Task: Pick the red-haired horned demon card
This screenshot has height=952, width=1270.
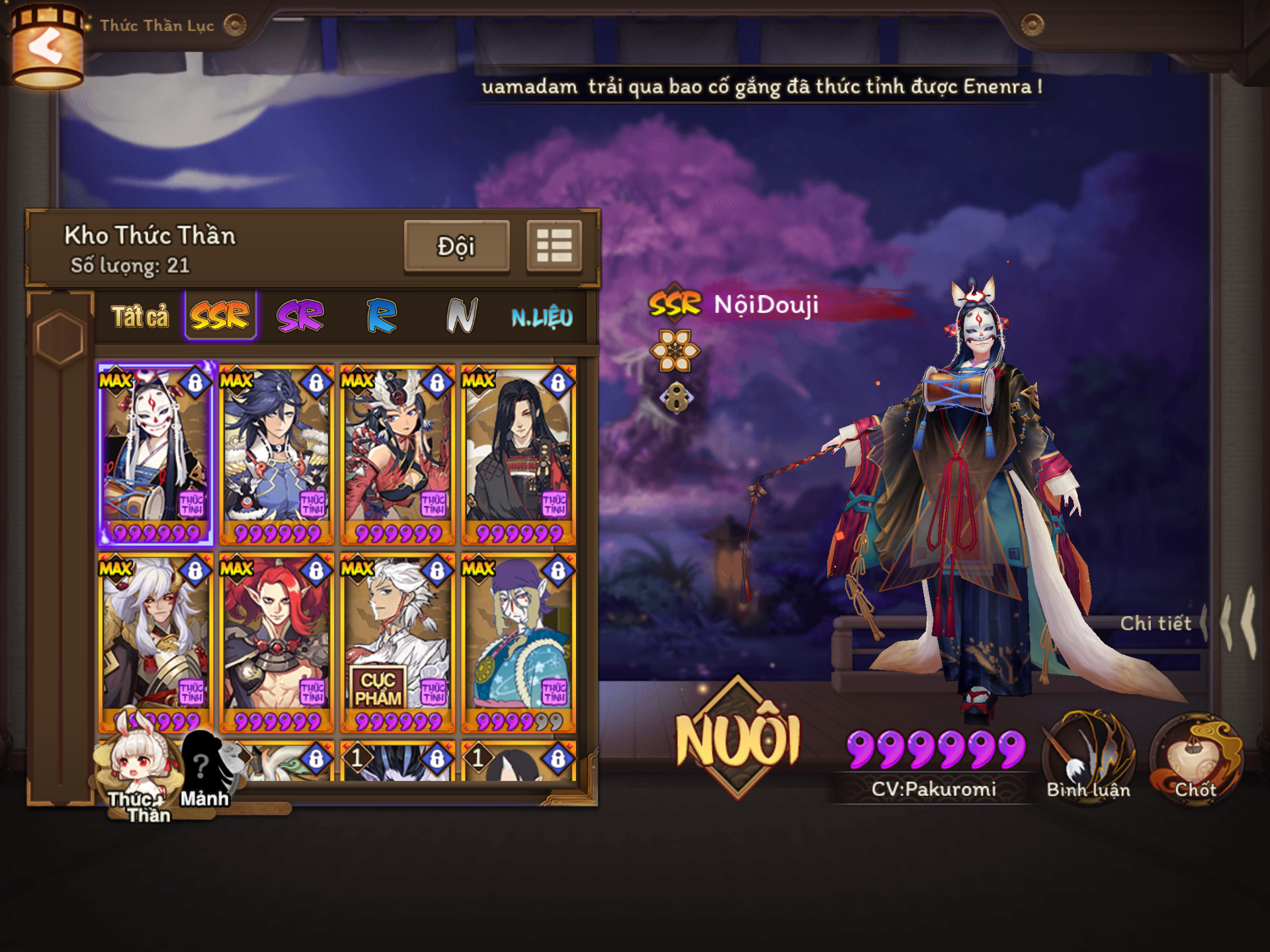Action: (x=276, y=643)
